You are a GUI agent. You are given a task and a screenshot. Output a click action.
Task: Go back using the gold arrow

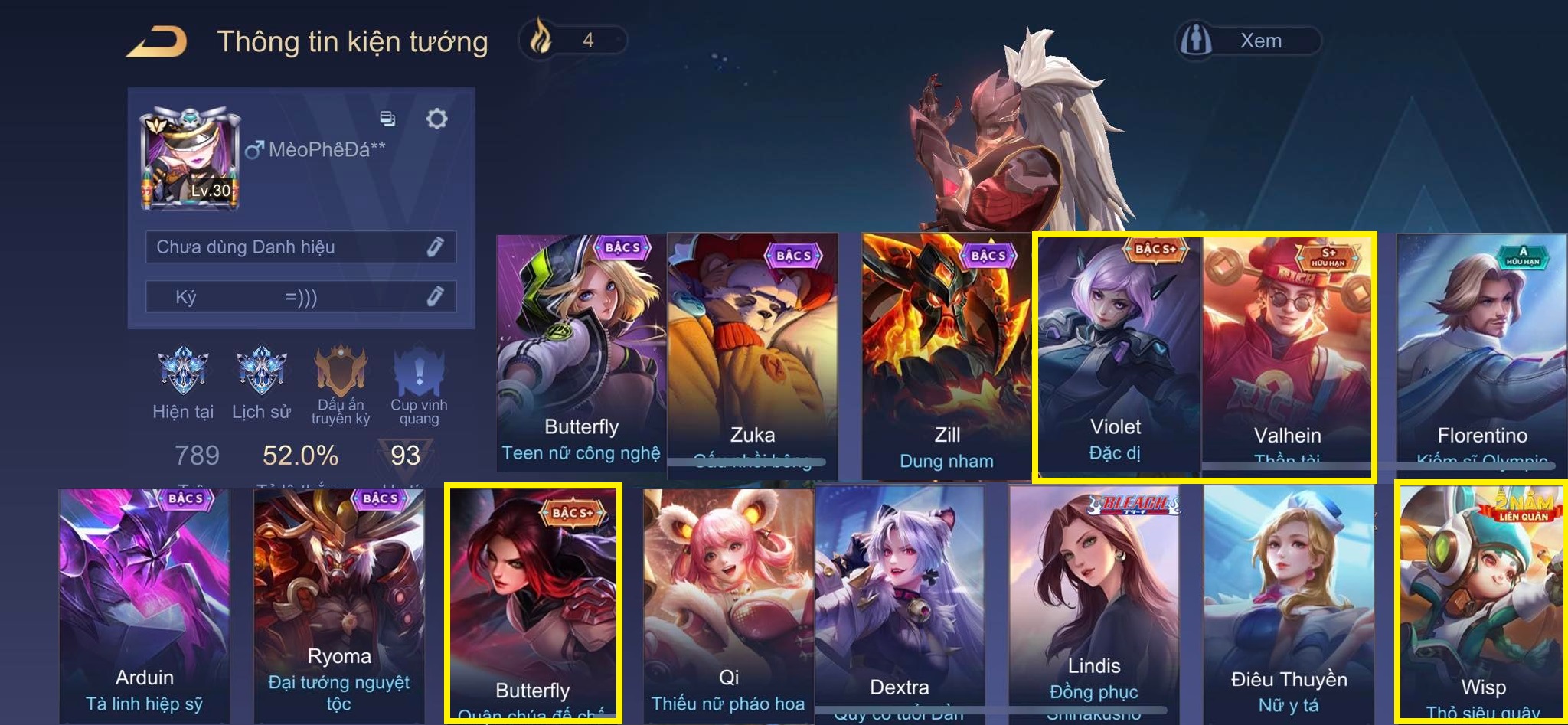(x=157, y=41)
